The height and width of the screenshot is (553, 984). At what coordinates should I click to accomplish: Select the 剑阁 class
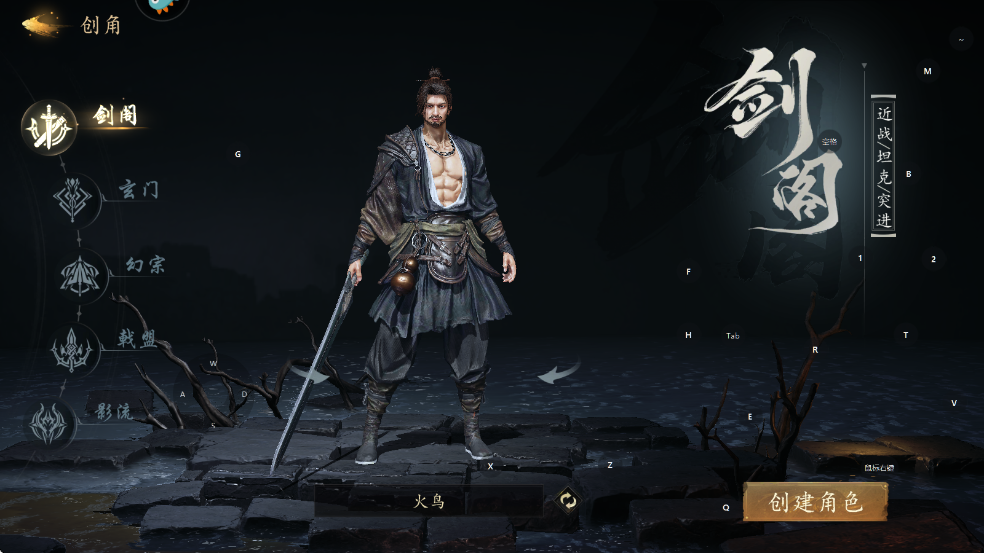pyautogui.click(x=50, y=128)
